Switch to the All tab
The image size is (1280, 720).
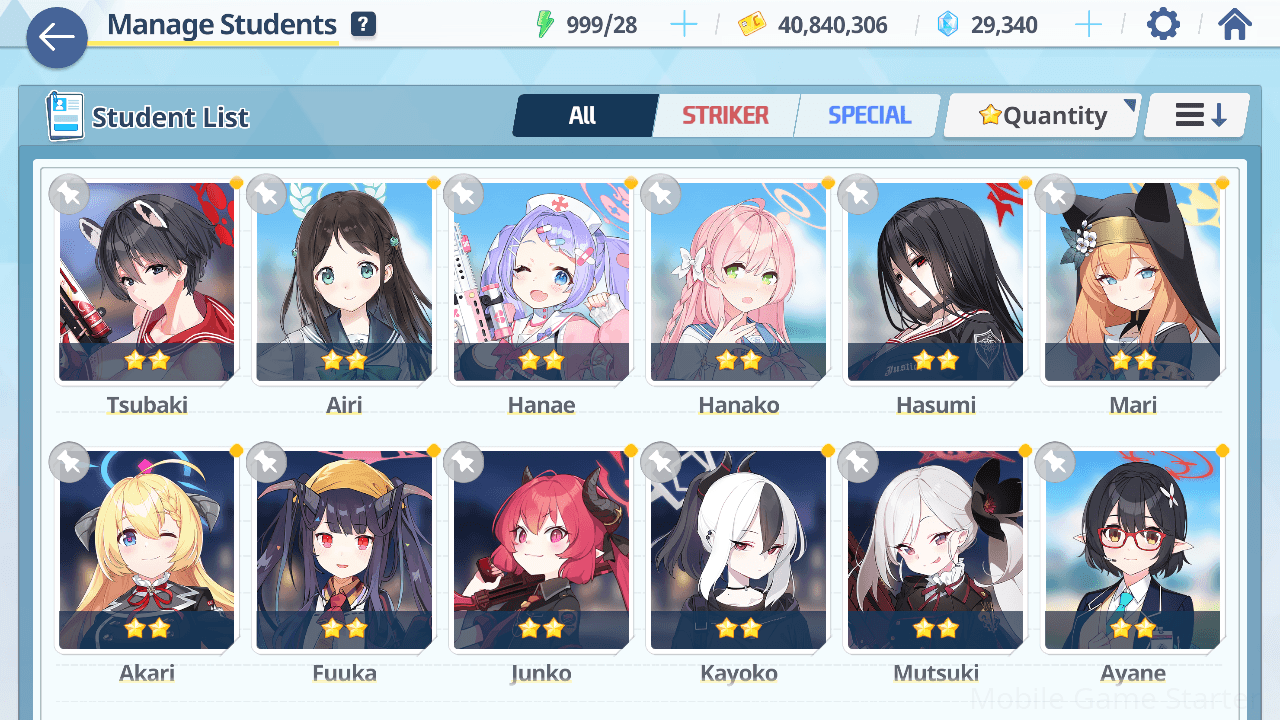pos(583,116)
